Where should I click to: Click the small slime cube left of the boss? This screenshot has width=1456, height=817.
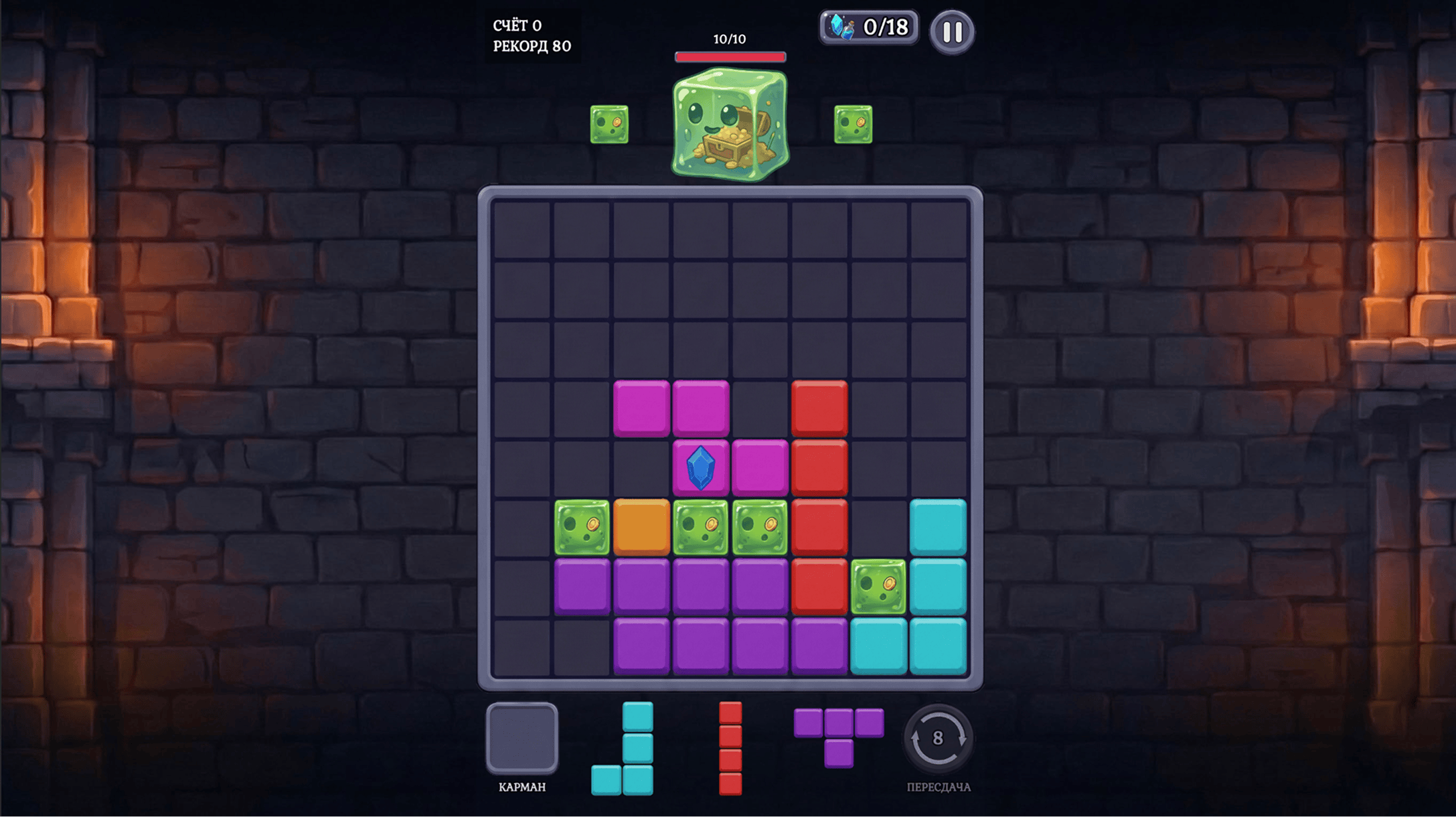(608, 124)
